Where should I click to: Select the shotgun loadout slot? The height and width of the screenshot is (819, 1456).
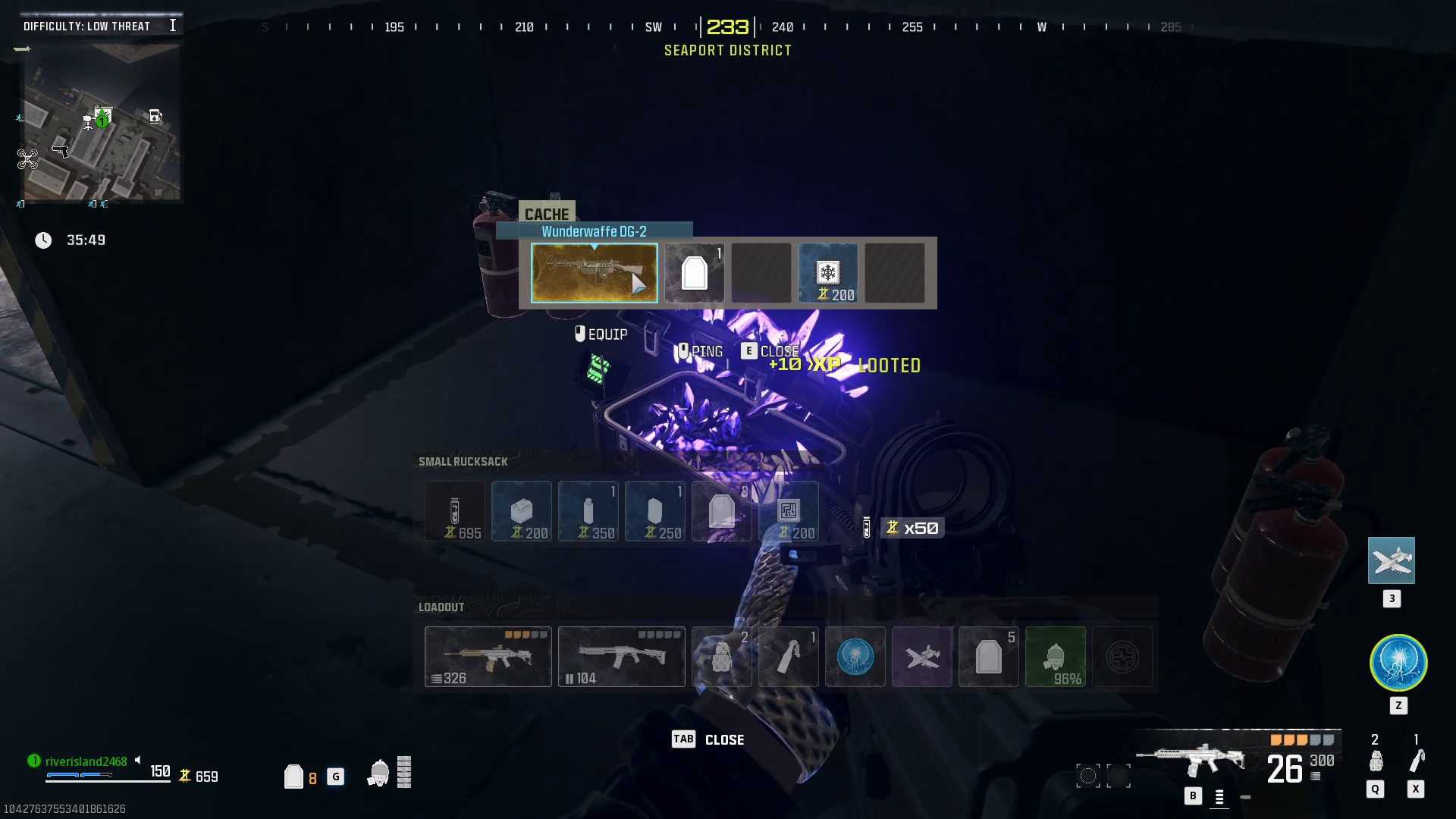(x=622, y=657)
